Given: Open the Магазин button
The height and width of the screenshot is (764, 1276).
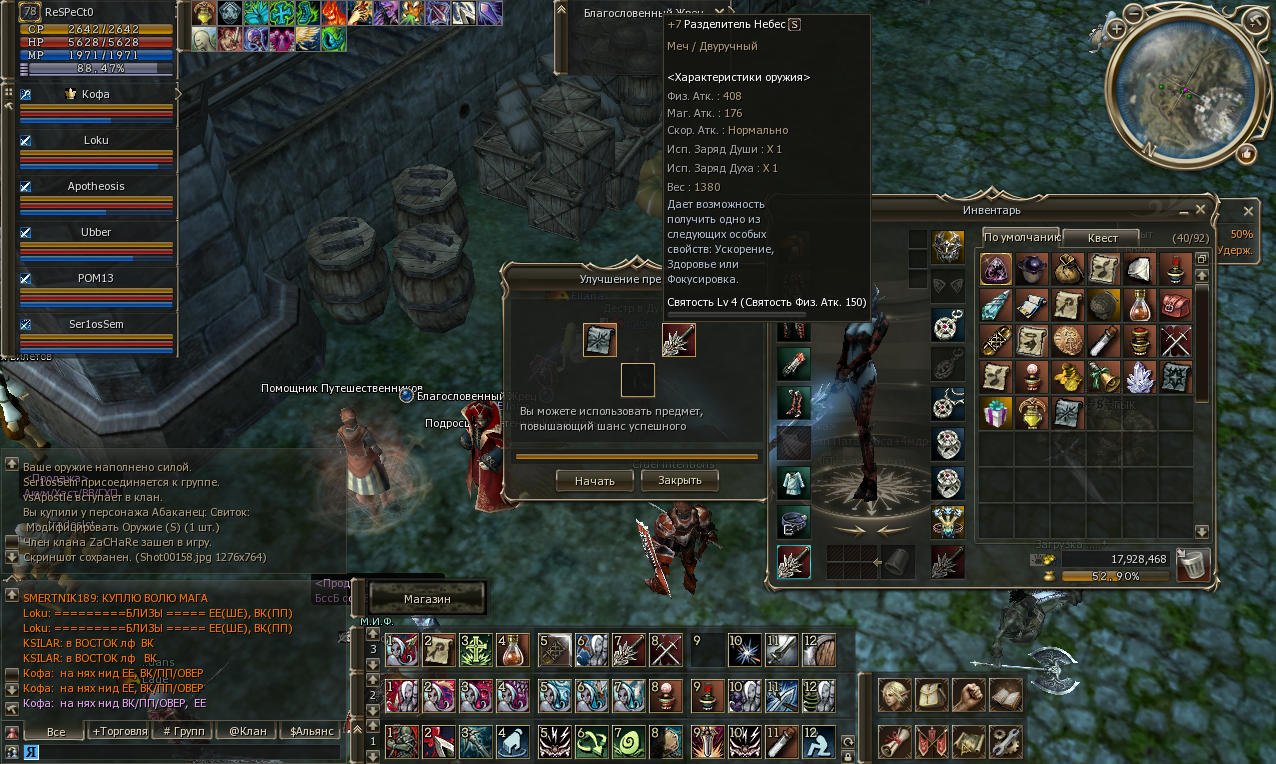Looking at the screenshot, I should pyautogui.click(x=427, y=598).
